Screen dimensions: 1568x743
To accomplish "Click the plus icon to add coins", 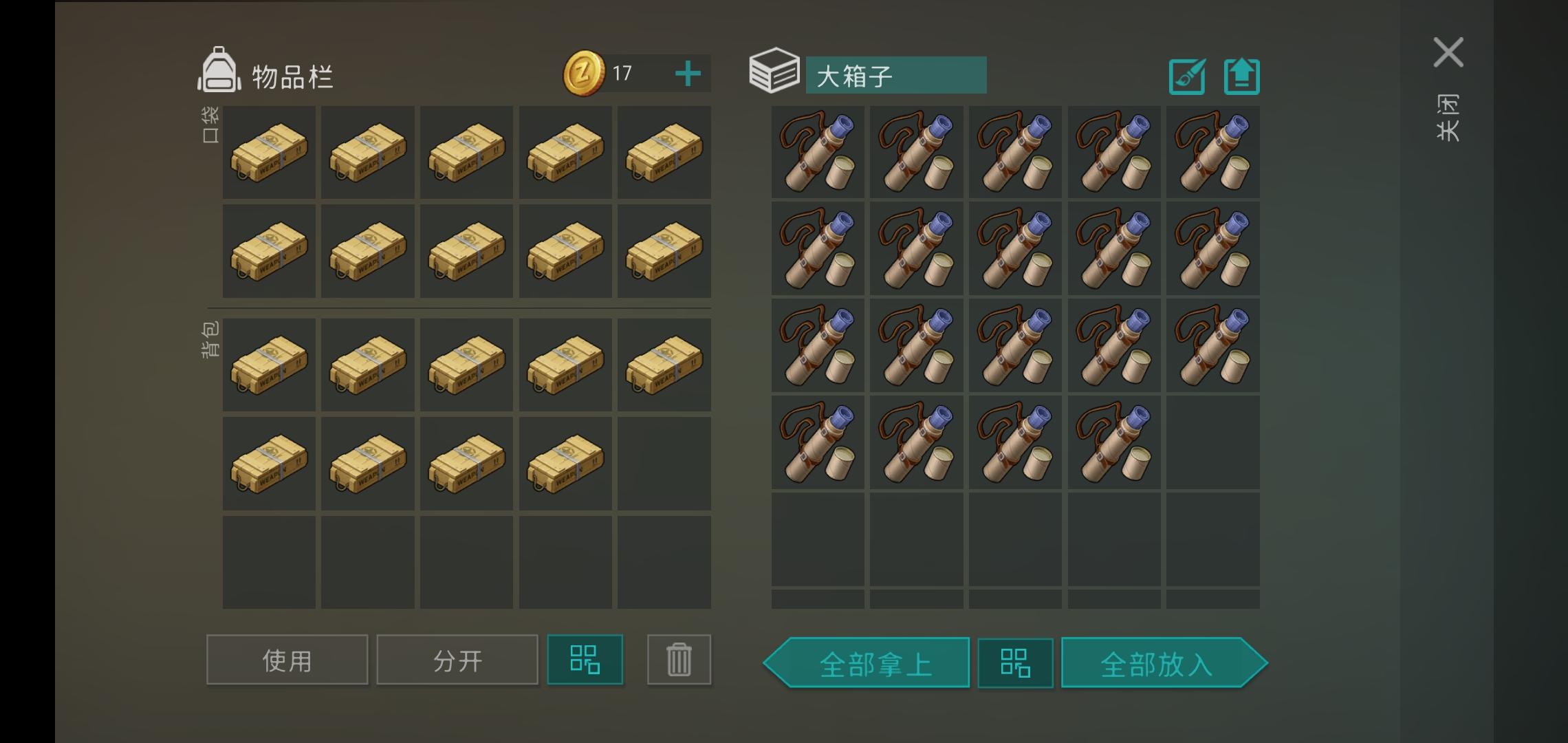I will click(687, 74).
